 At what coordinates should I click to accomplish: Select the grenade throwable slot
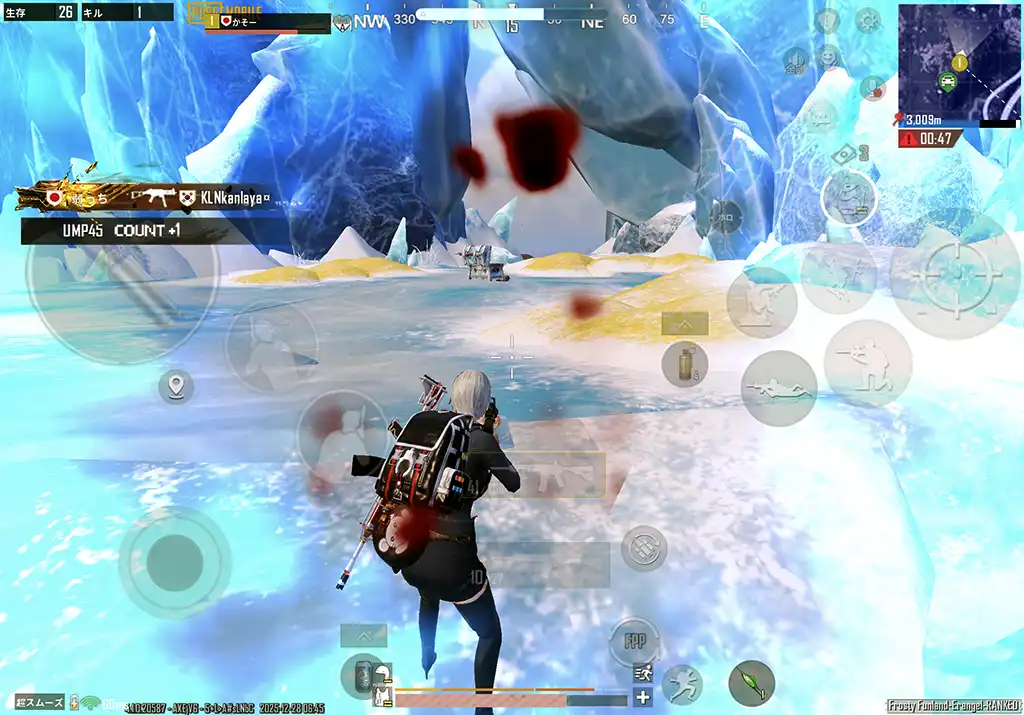point(684,363)
